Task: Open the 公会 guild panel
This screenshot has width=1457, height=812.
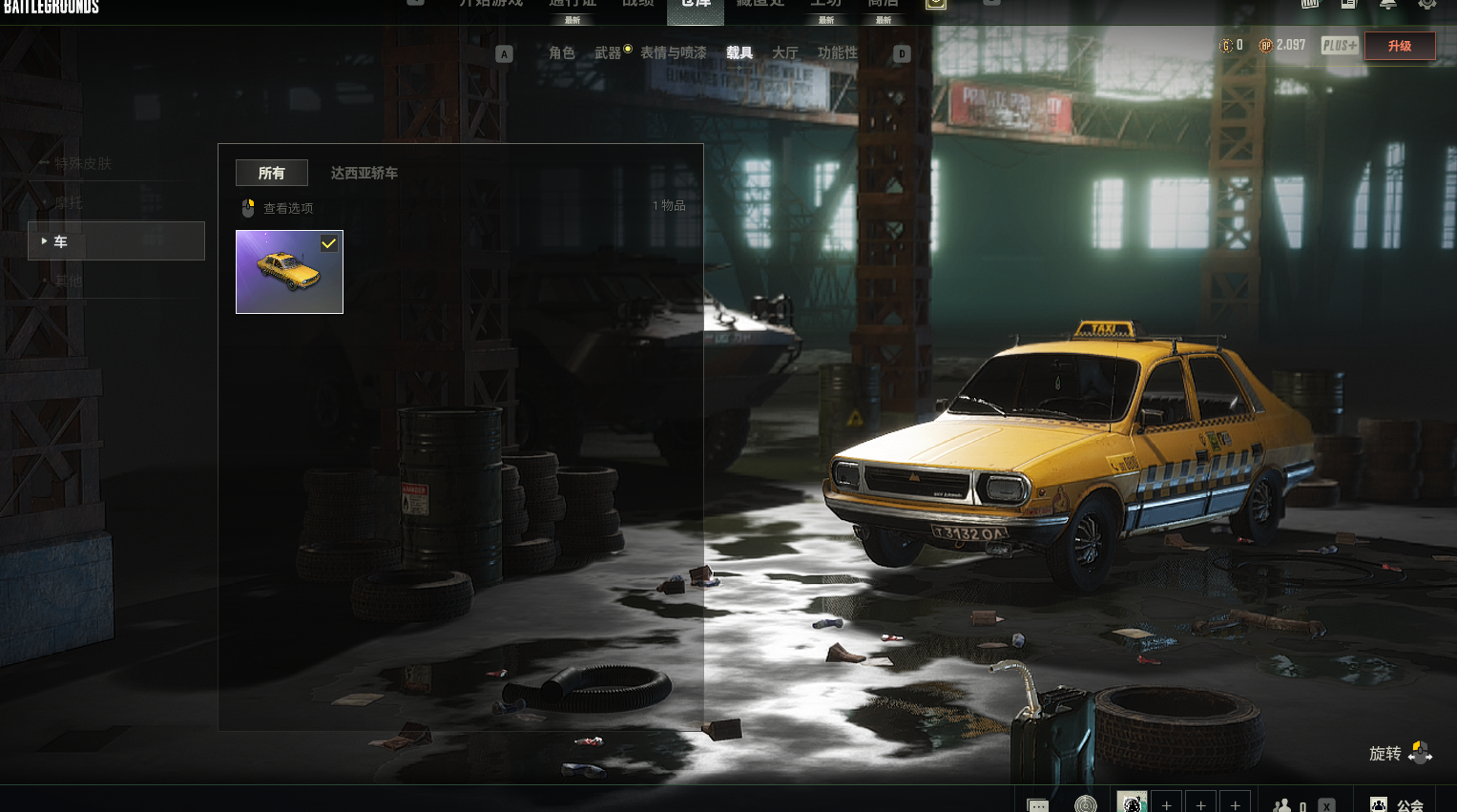Action: click(x=1398, y=804)
